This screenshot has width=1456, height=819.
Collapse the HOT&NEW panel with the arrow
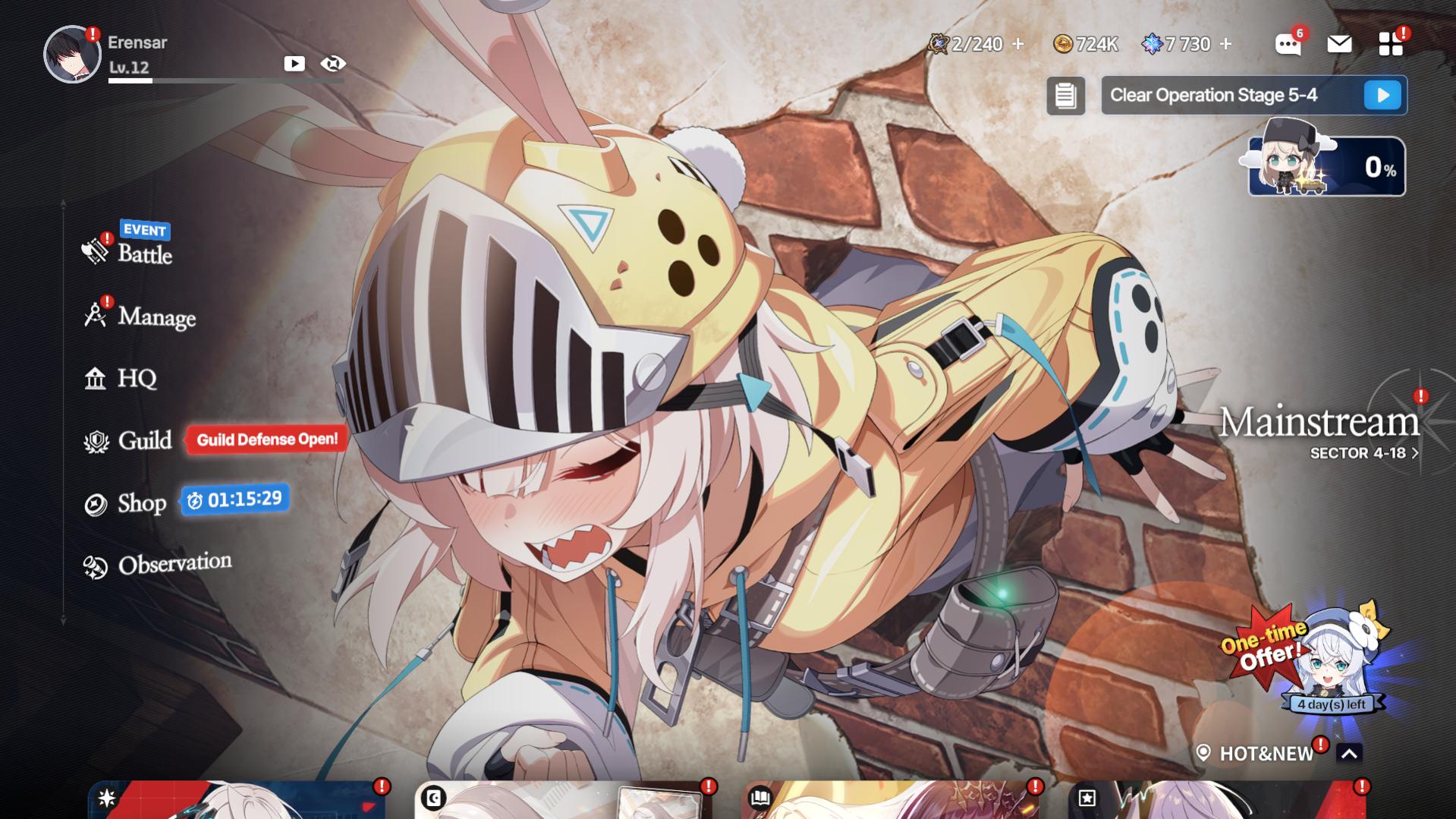[x=1349, y=754]
